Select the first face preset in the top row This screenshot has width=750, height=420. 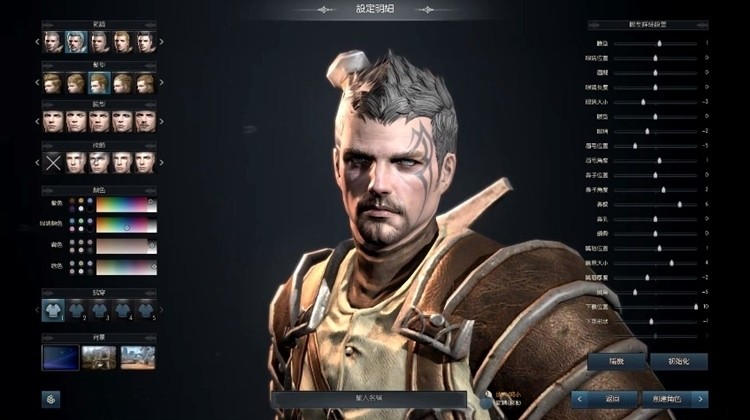tap(53, 42)
